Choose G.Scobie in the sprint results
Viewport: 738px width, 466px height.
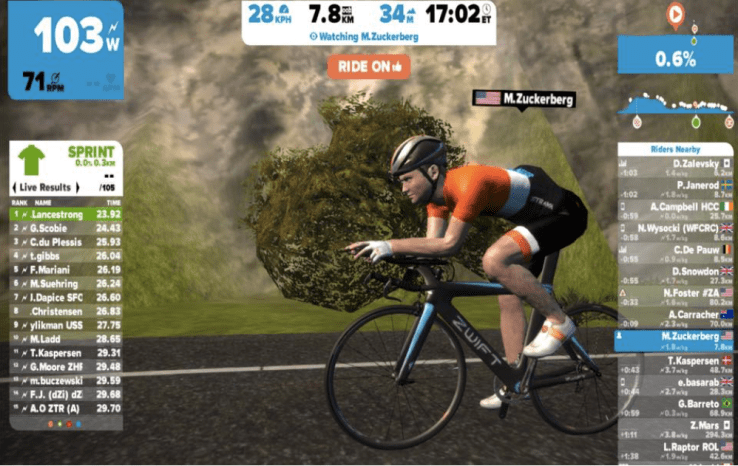[x=65, y=228]
